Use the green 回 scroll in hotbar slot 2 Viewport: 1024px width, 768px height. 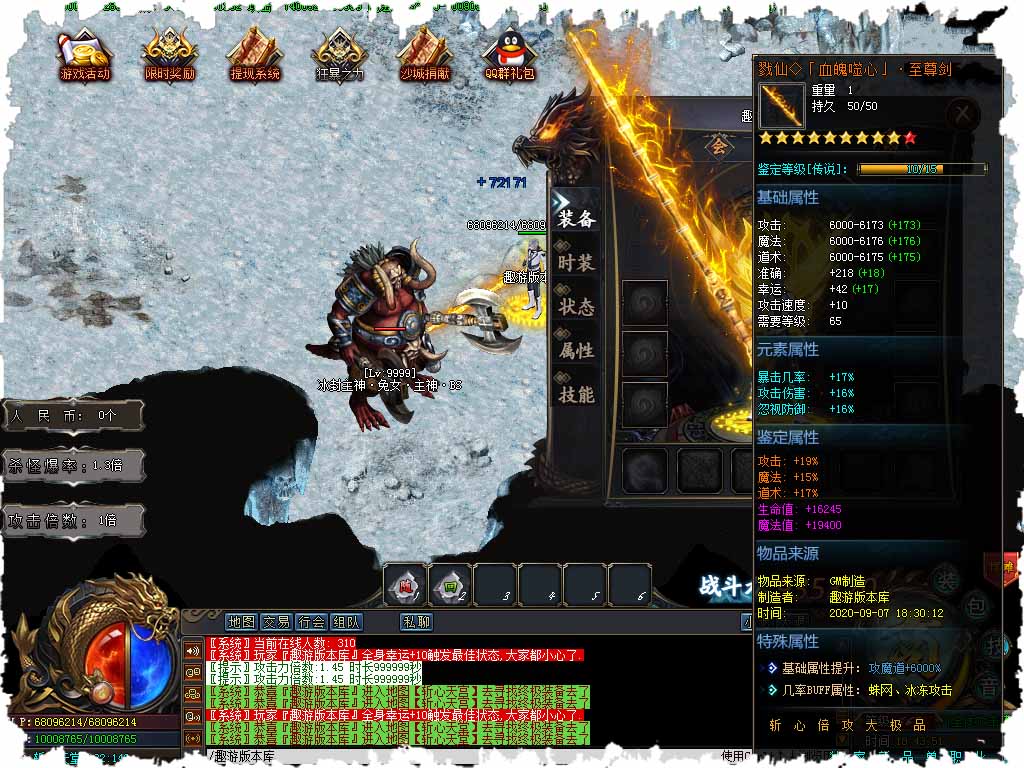[x=450, y=585]
